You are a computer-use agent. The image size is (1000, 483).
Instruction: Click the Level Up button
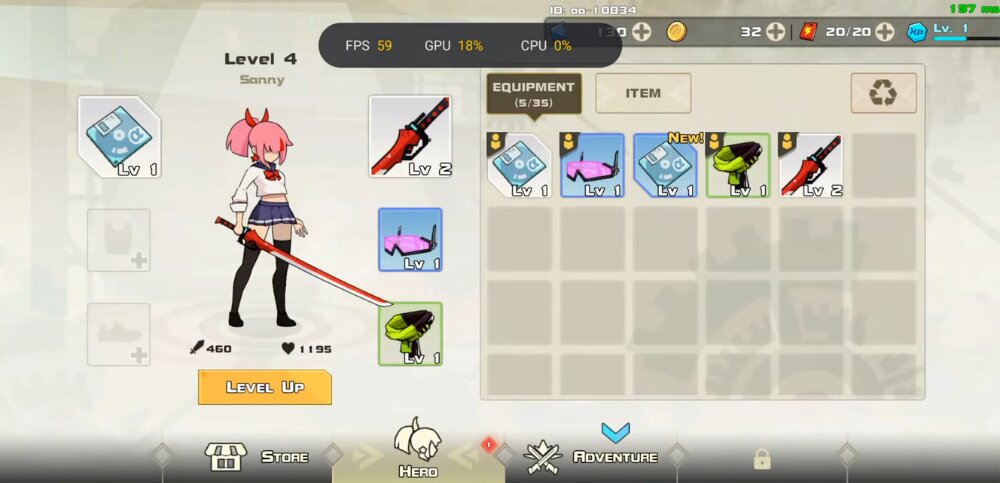pos(264,387)
